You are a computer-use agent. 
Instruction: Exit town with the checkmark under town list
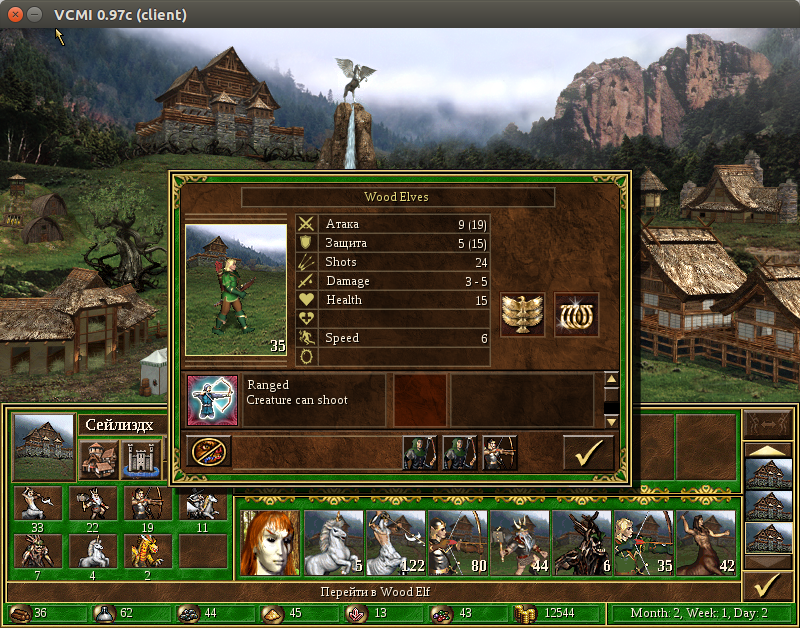(x=768, y=585)
